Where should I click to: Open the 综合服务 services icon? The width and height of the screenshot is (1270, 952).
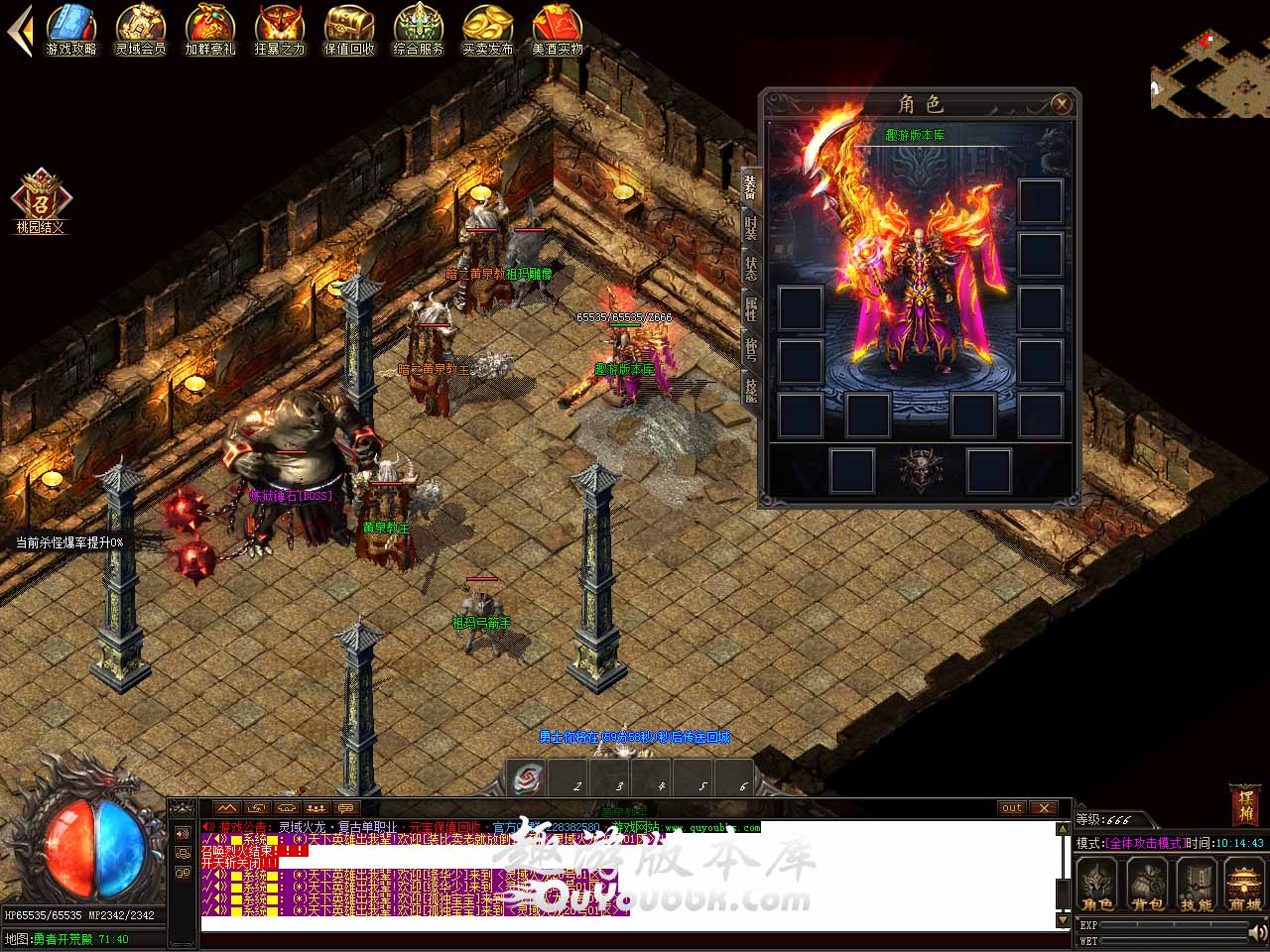pyautogui.click(x=419, y=28)
